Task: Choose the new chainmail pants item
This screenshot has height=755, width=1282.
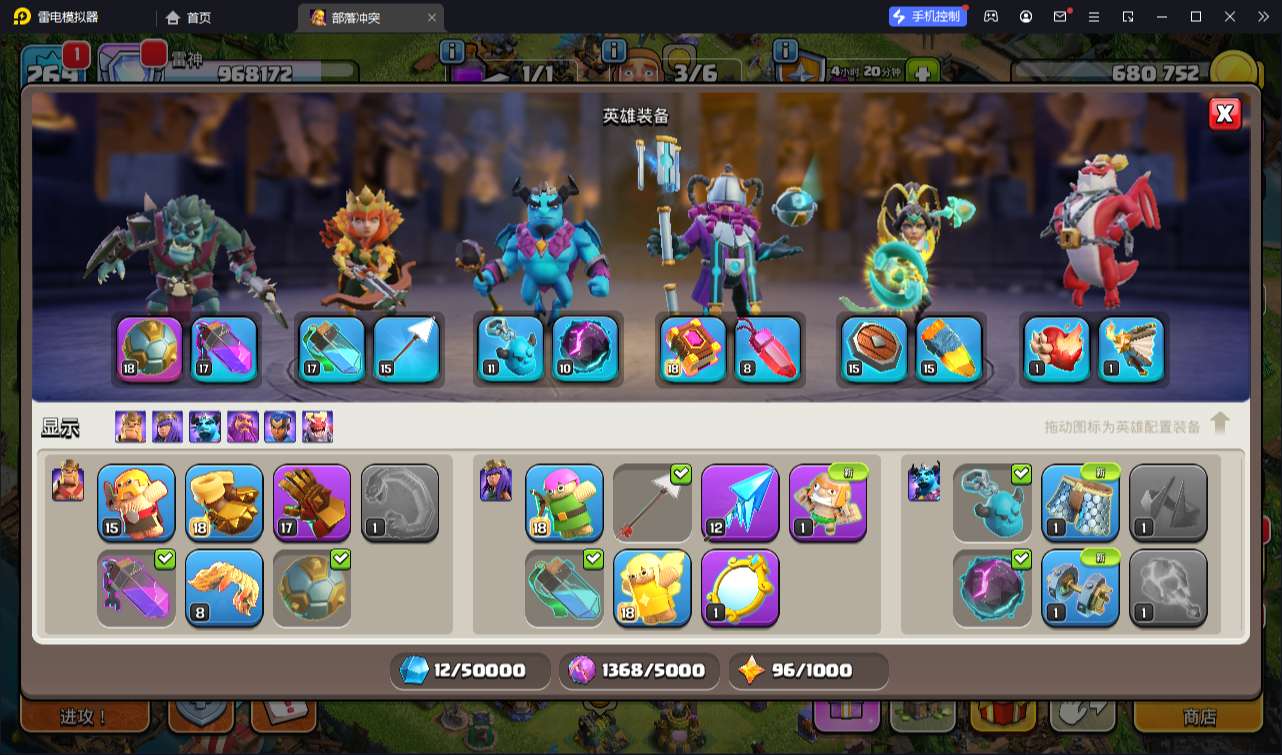Action: coord(1080,502)
